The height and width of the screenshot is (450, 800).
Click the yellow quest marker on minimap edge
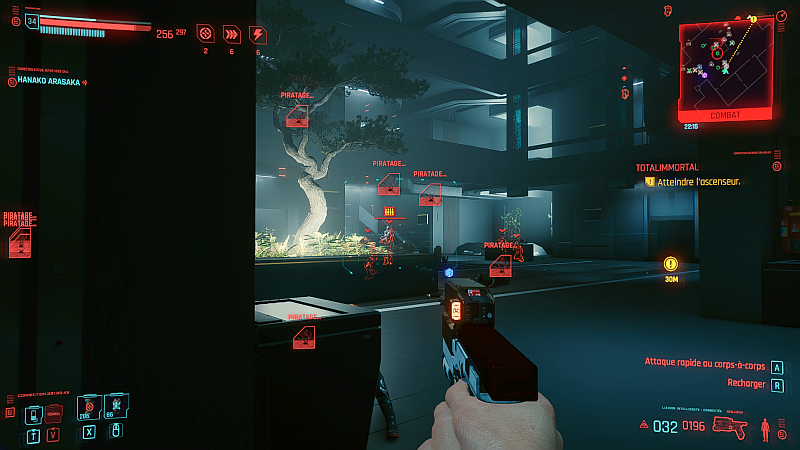[x=753, y=18]
